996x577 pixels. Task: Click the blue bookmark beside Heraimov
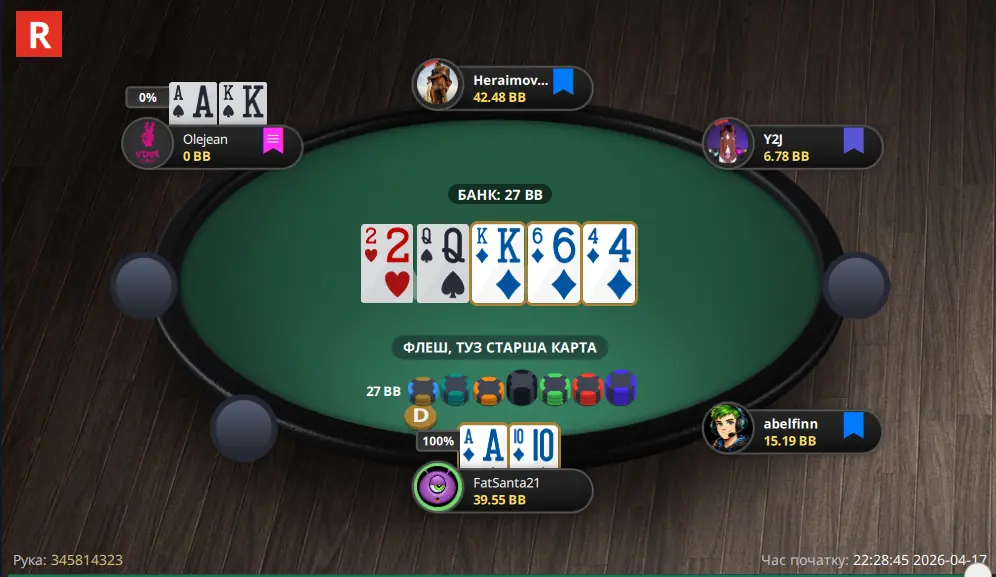tap(563, 82)
